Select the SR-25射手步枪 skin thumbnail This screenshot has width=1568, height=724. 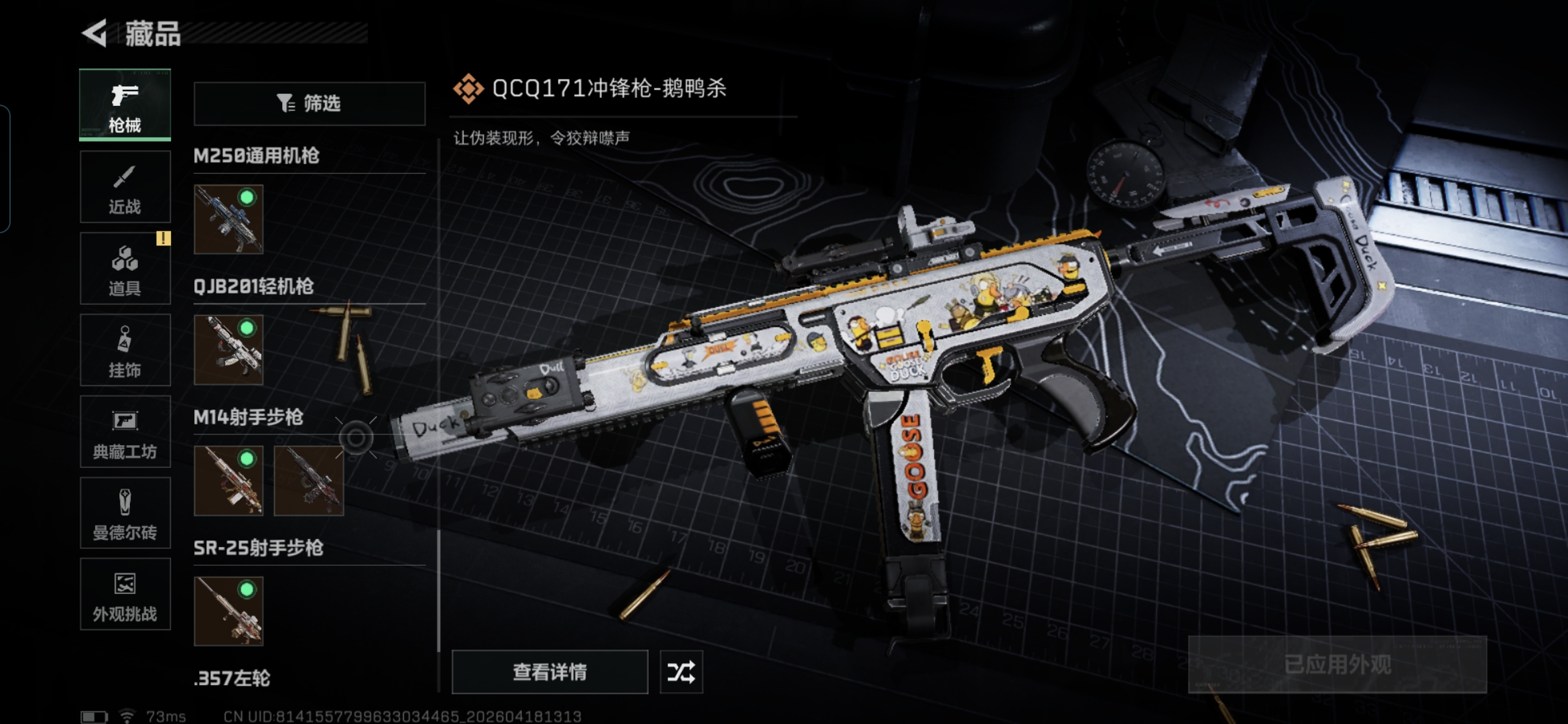click(x=228, y=611)
